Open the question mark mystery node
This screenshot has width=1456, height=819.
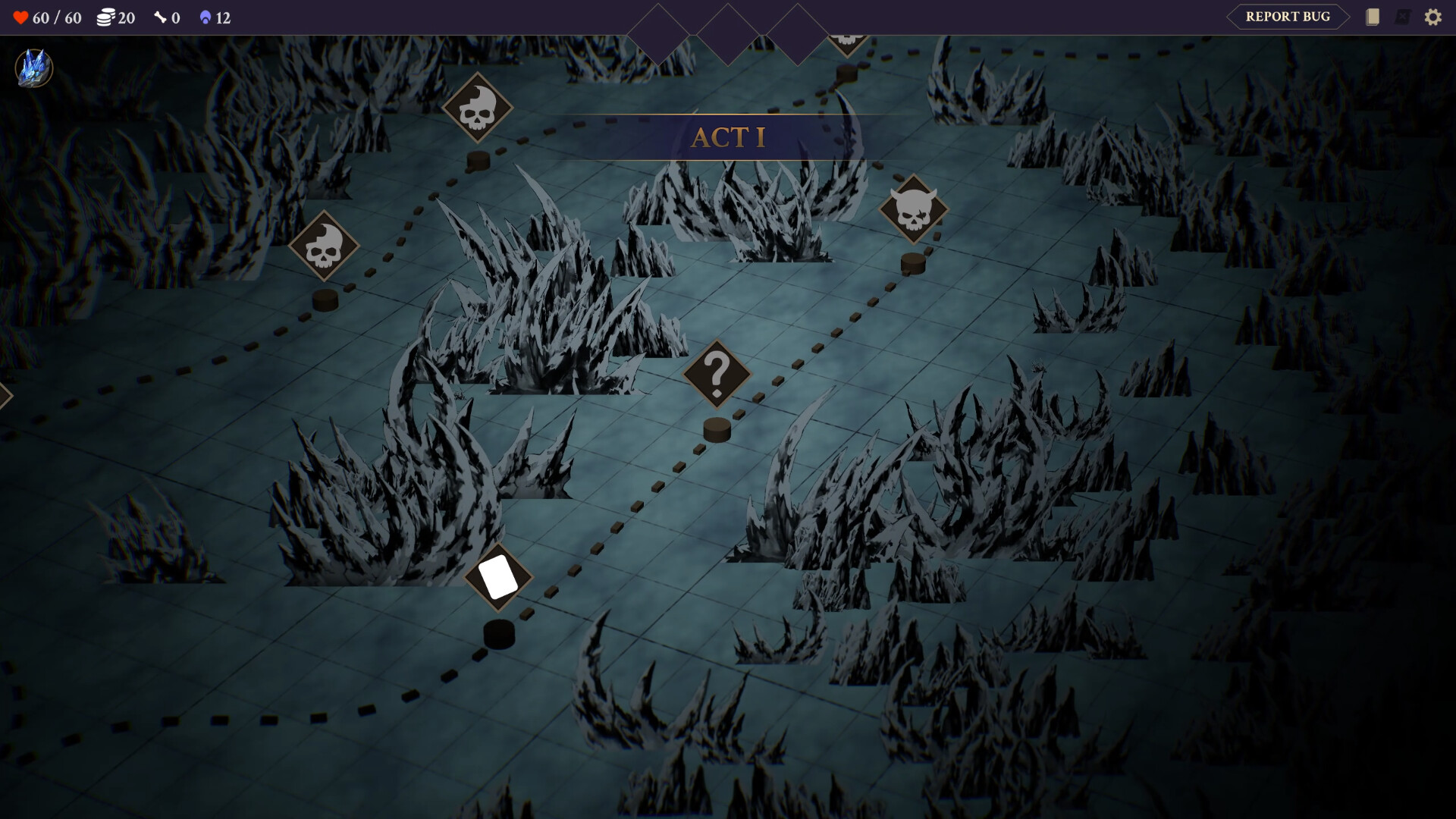716,373
